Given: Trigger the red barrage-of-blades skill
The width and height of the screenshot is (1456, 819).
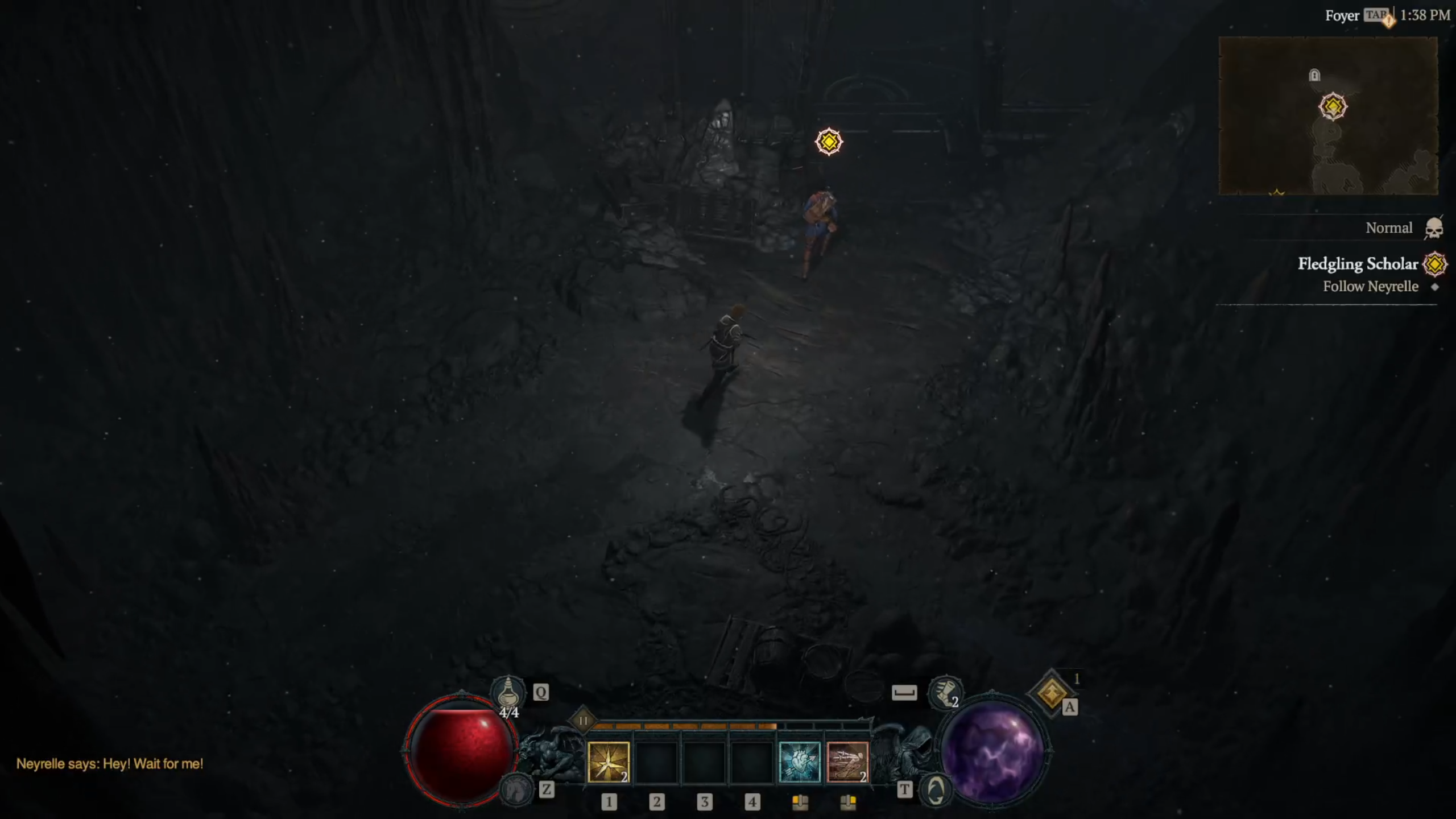Looking at the screenshot, I should click(x=847, y=762).
